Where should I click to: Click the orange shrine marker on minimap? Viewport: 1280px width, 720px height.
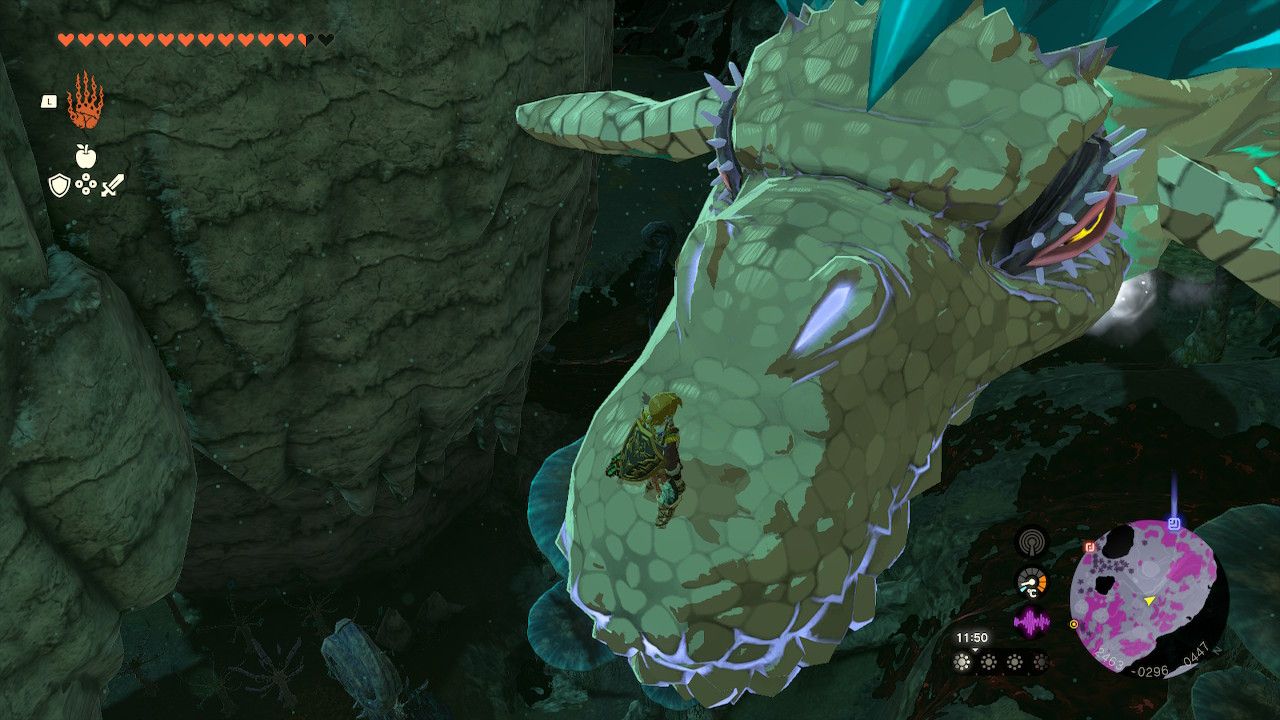pyautogui.click(x=1089, y=547)
